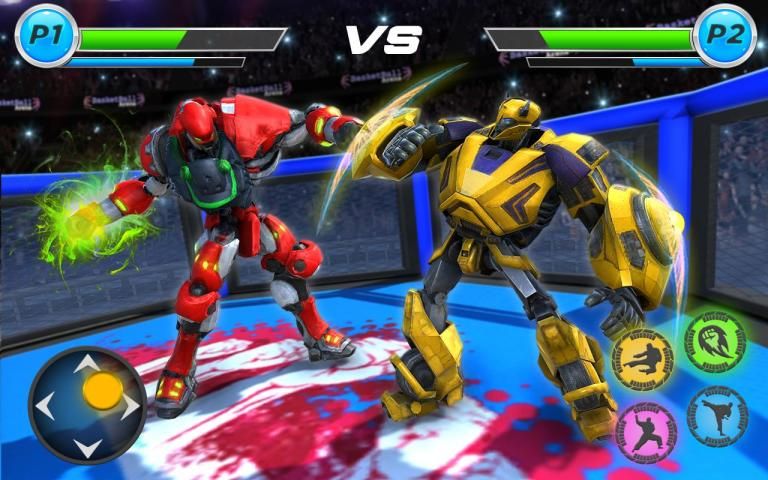Trigger the blue high kick attack button
The width and height of the screenshot is (768, 480).
717,416
